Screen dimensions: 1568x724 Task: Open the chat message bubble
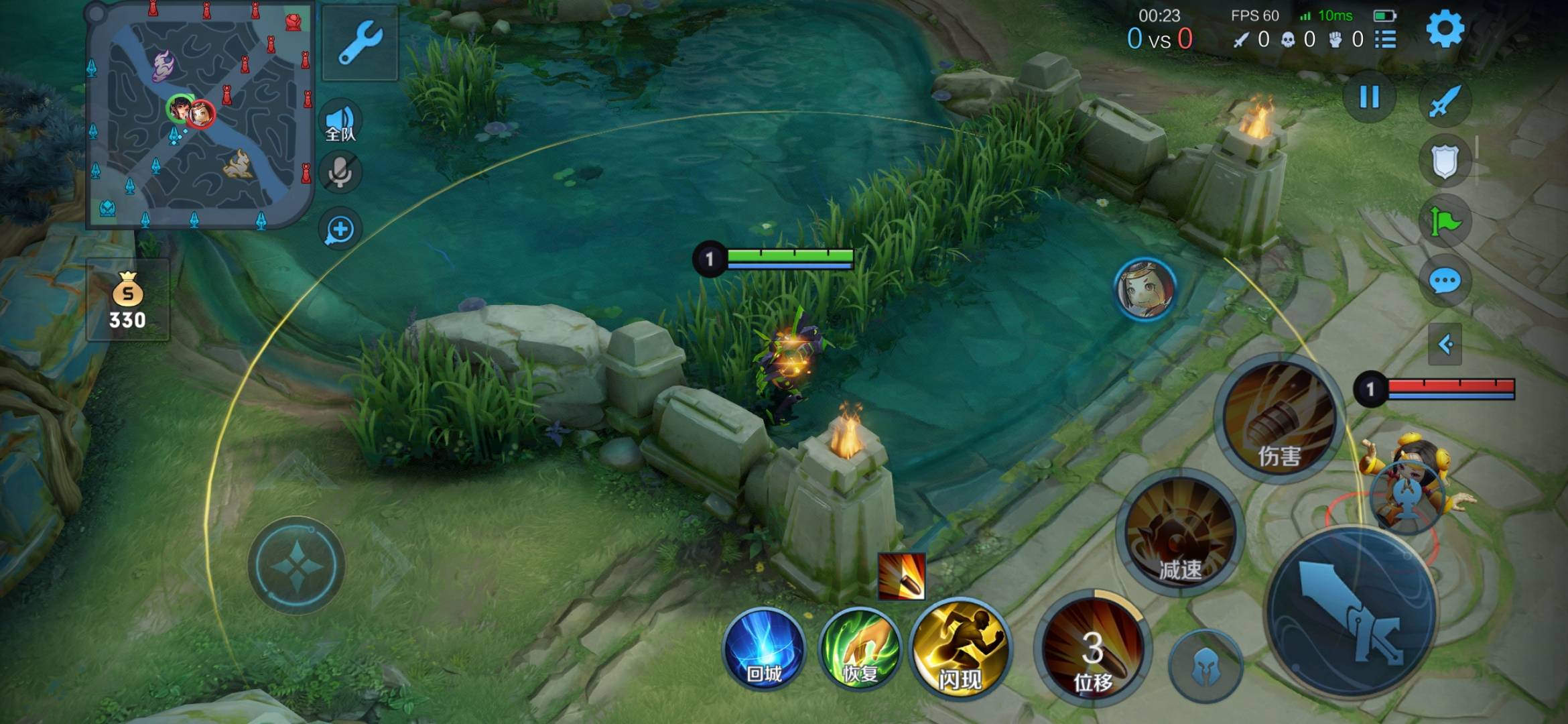1444,281
